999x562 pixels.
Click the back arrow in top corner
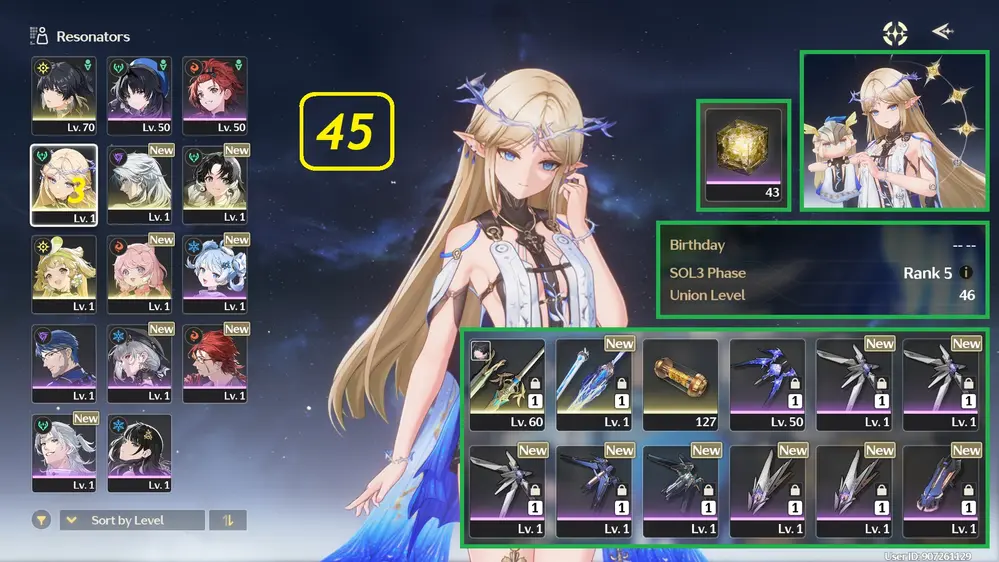point(941,32)
